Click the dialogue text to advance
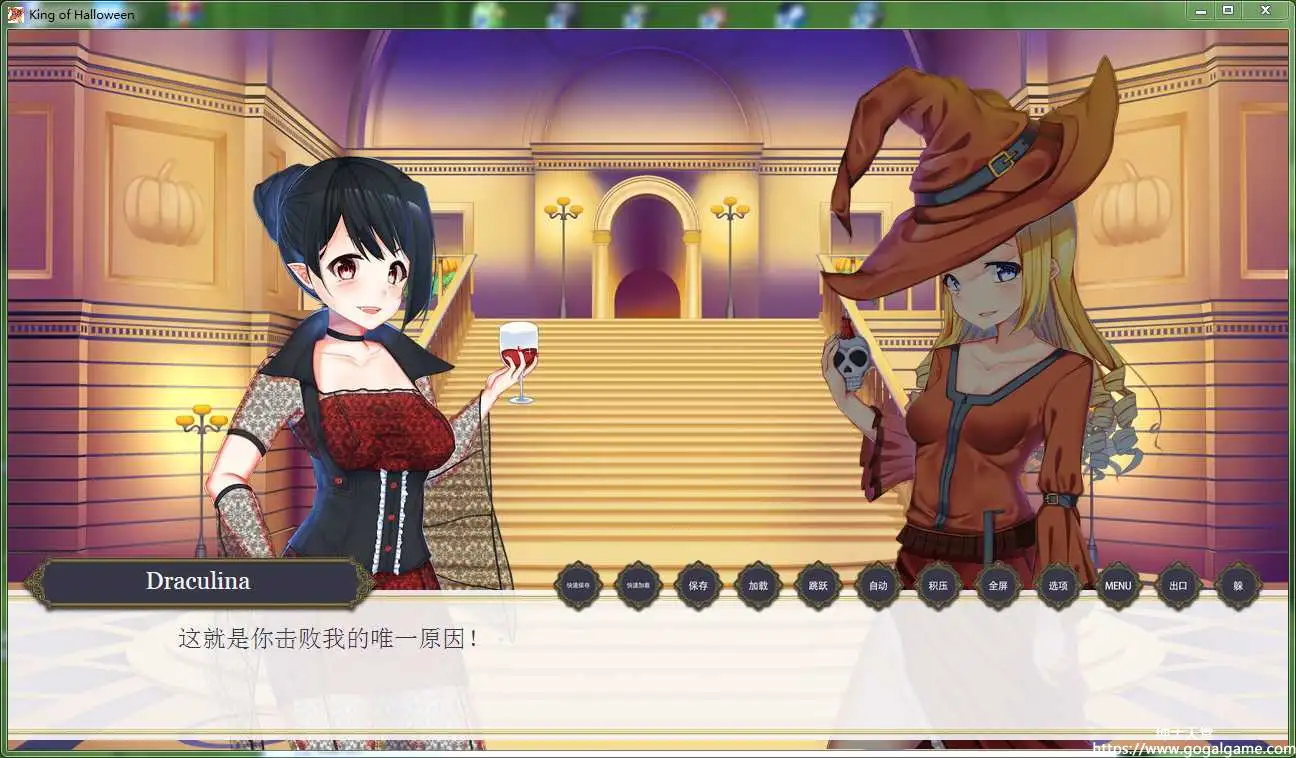Viewport: 1296px width, 758px height. click(330, 639)
